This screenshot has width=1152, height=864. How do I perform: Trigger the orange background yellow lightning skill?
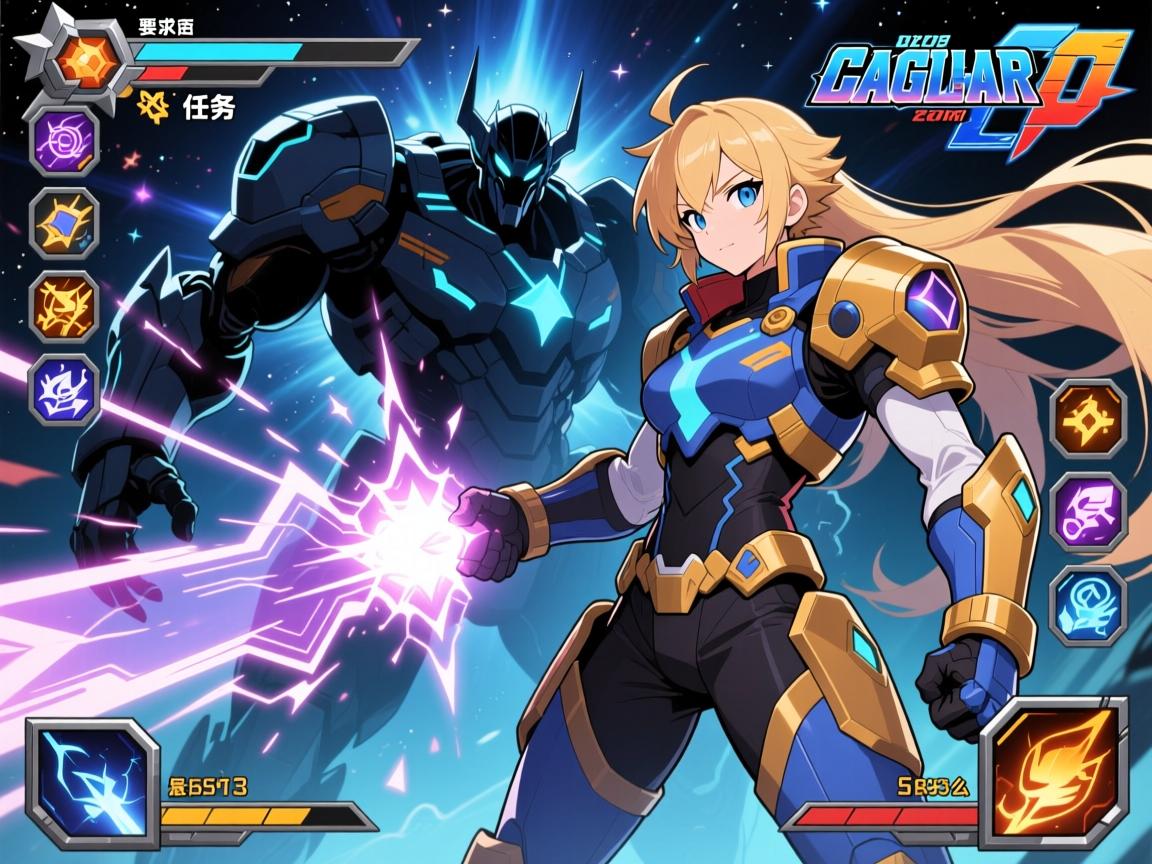(x=65, y=305)
